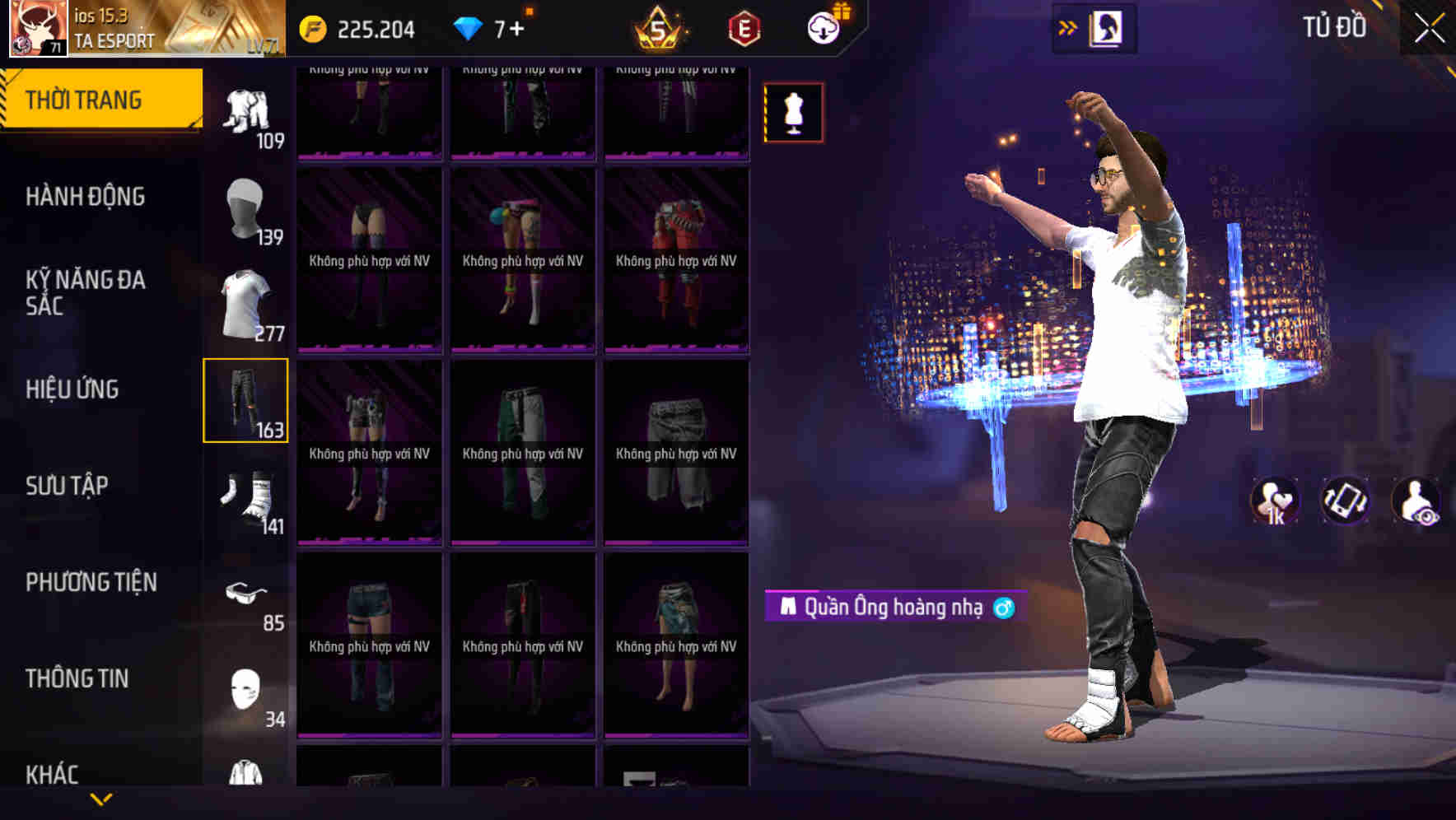Viewport: 1456px width, 820px height.
Task: Open the glasses category showing 85 items
Action: click(245, 594)
